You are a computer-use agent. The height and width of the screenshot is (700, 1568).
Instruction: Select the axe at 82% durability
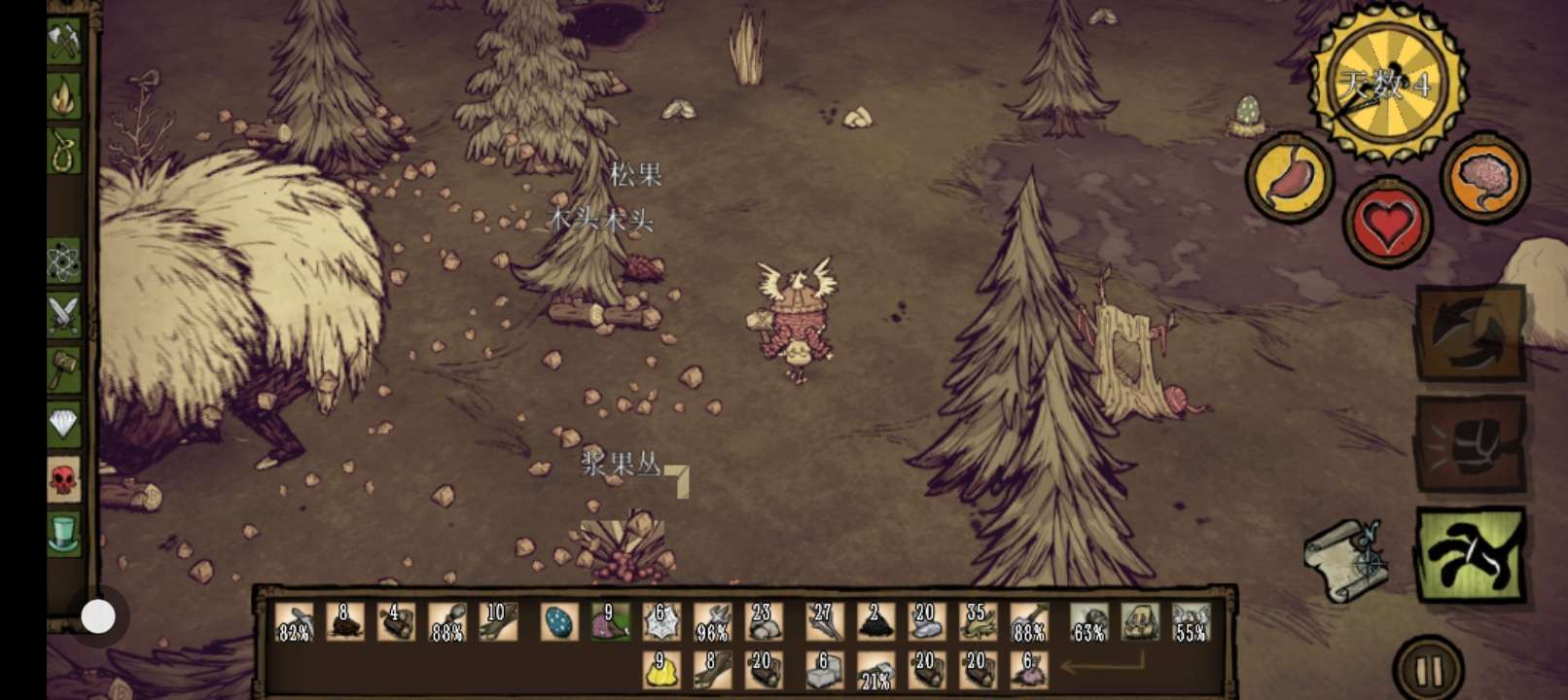(x=294, y=622)
